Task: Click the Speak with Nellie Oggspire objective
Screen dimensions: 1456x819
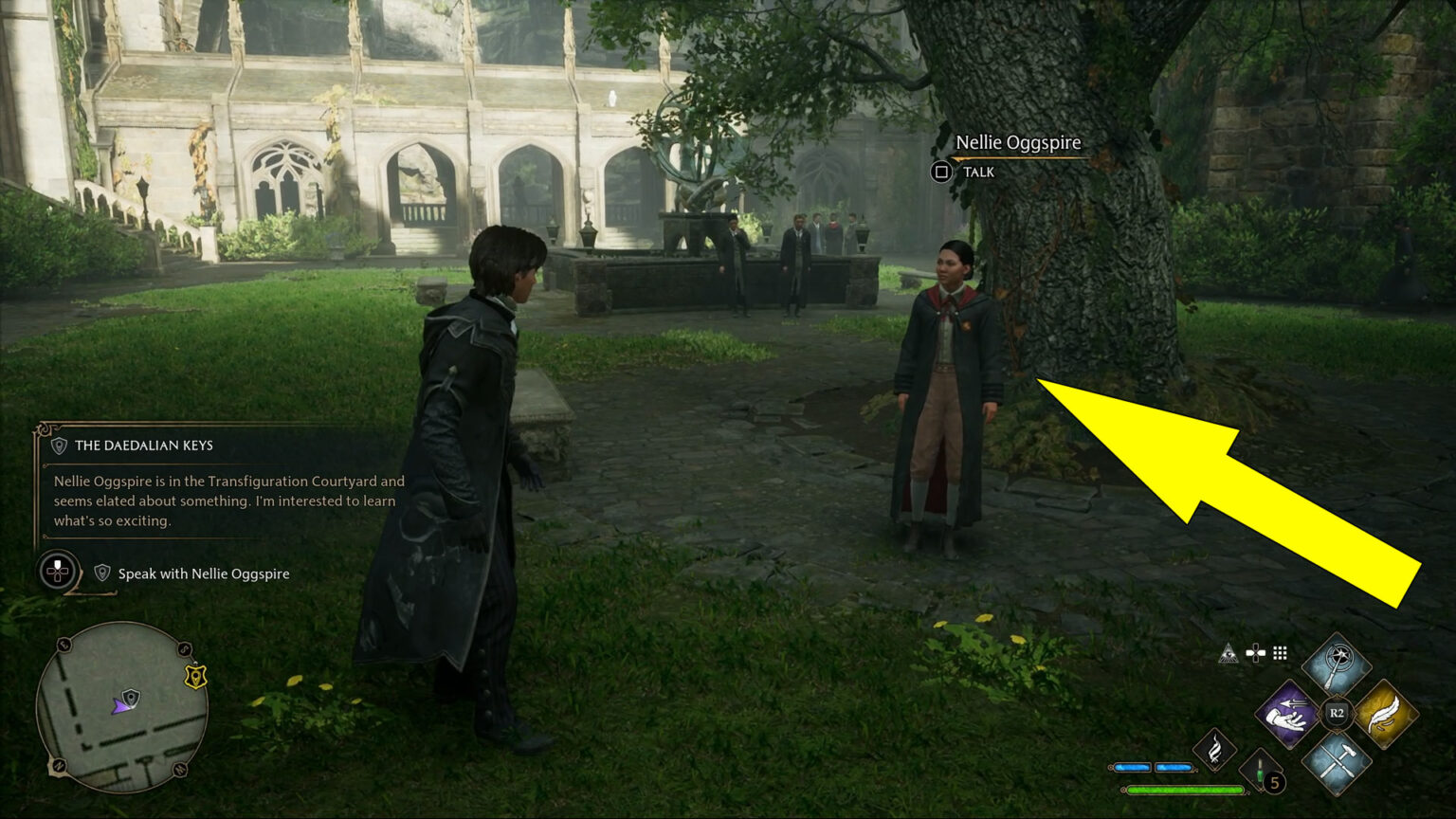Action: (x=202, y=573)
